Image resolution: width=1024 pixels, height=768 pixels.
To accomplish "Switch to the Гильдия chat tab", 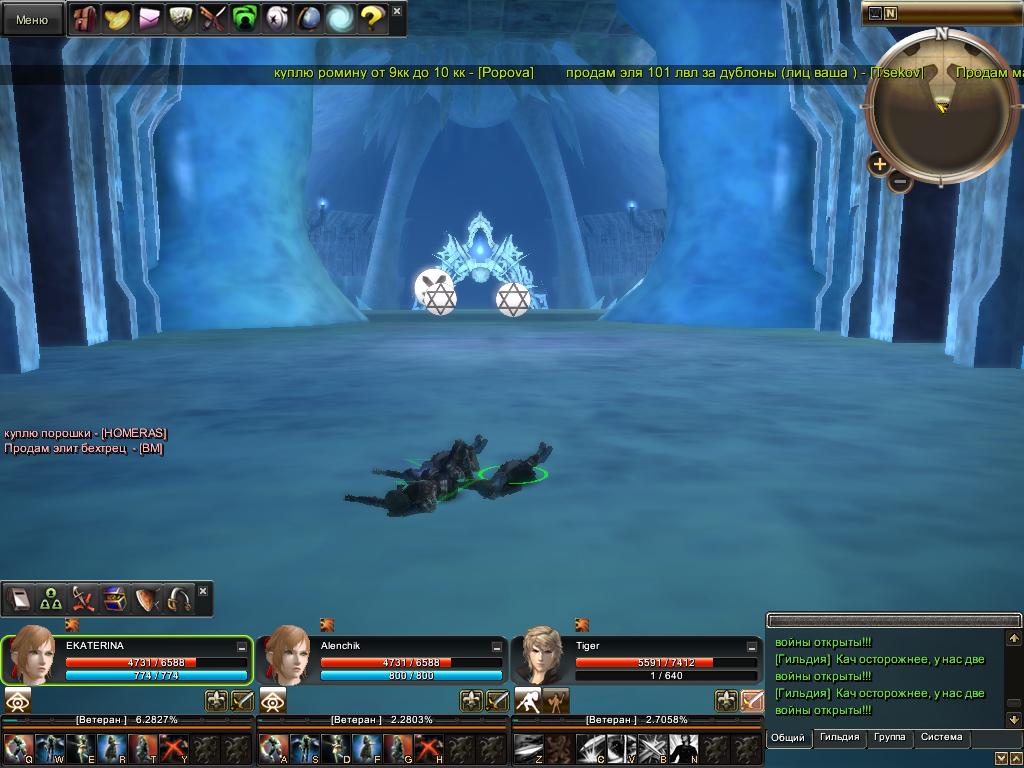I will click(x=839, y=738).
